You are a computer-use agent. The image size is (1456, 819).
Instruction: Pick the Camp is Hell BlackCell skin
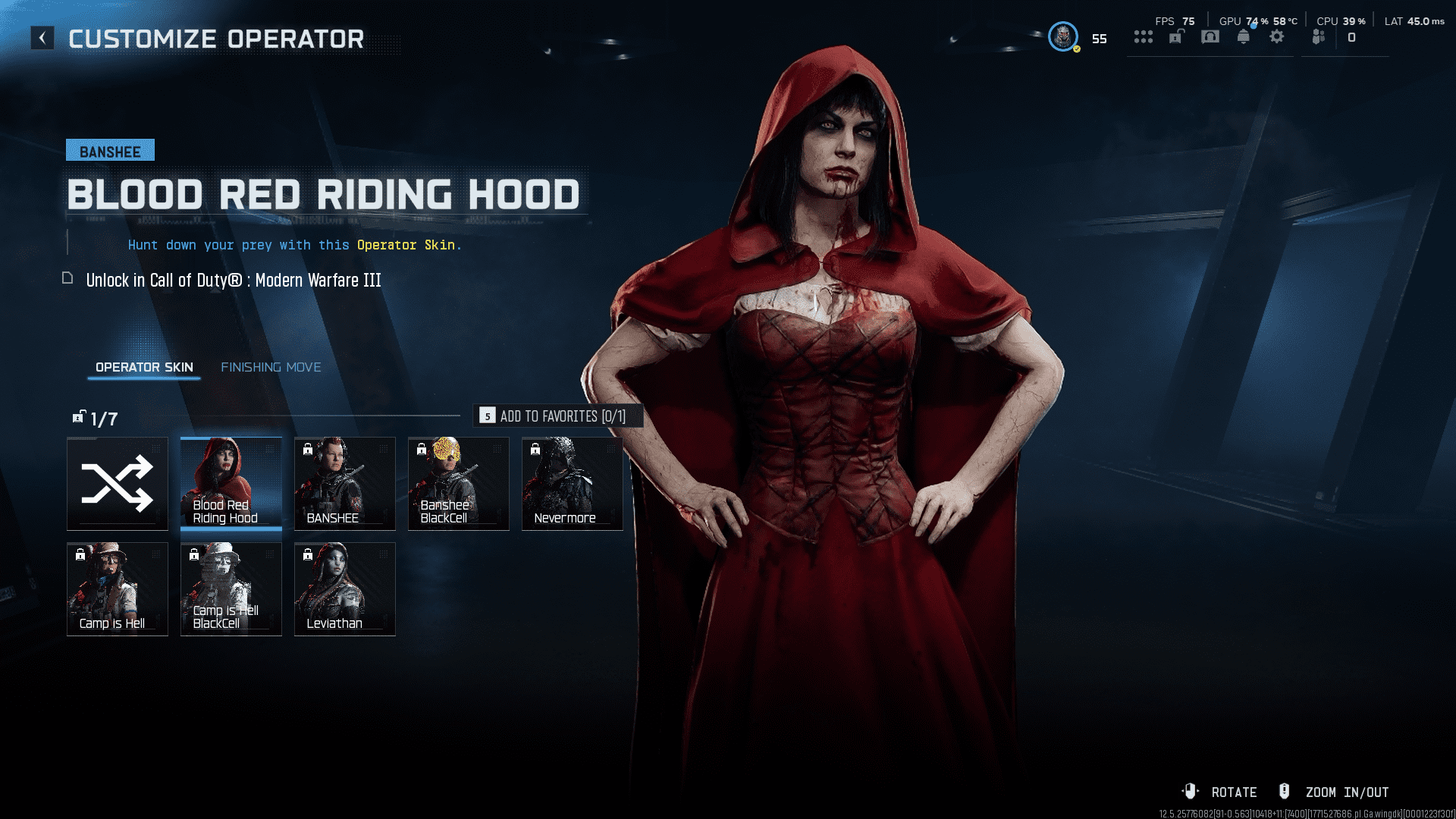pyautogui.click(x=231, y=589)
